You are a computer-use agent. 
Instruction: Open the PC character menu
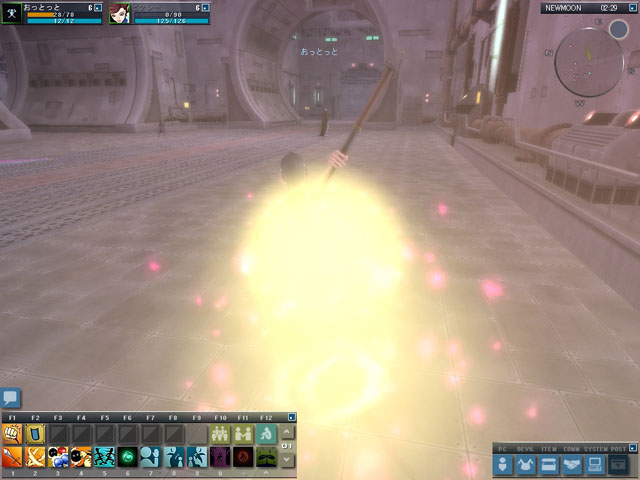click(x=502, y=464)
